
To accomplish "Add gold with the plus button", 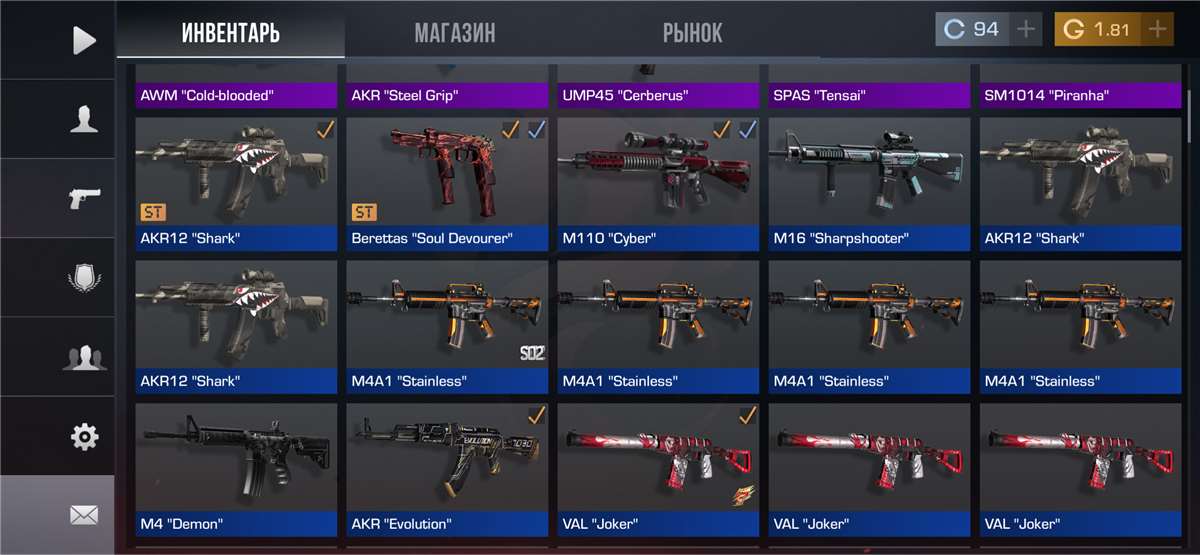I will click(1157, 30).
